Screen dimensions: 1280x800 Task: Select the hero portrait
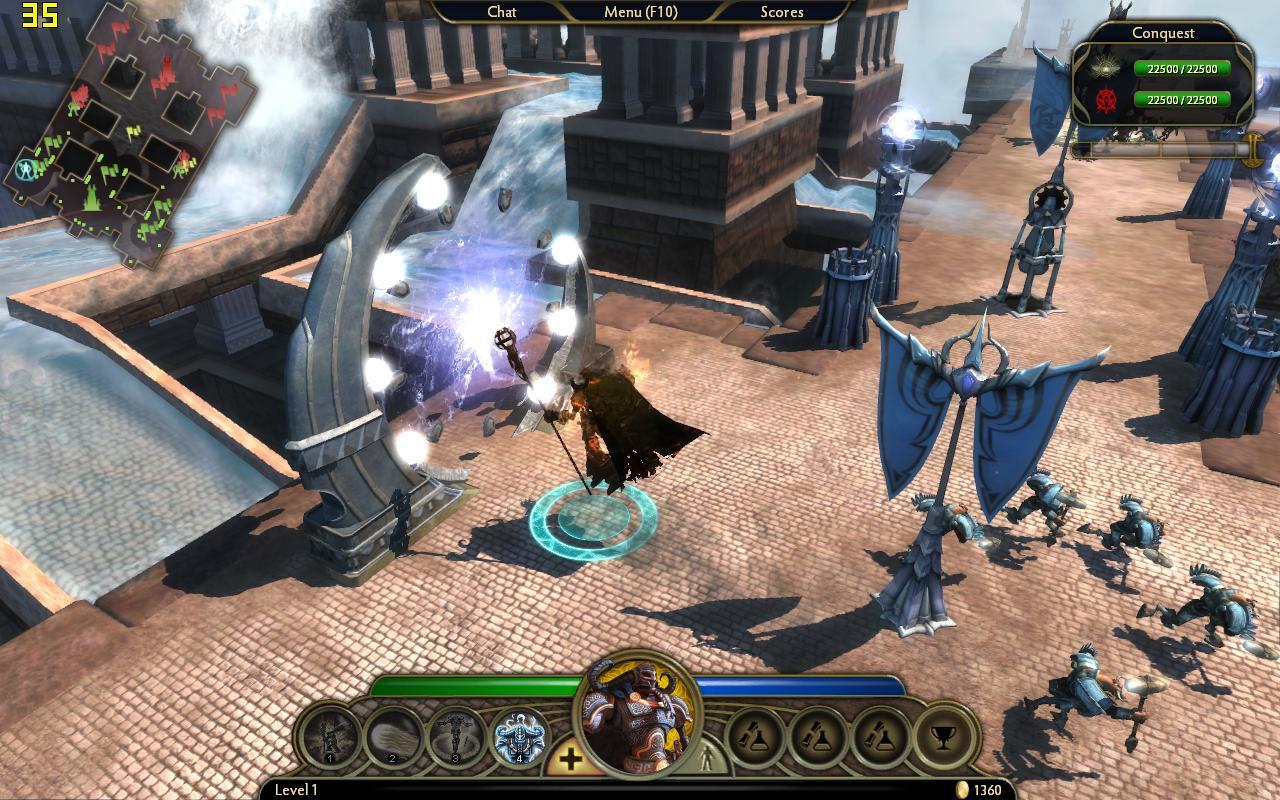636,715
